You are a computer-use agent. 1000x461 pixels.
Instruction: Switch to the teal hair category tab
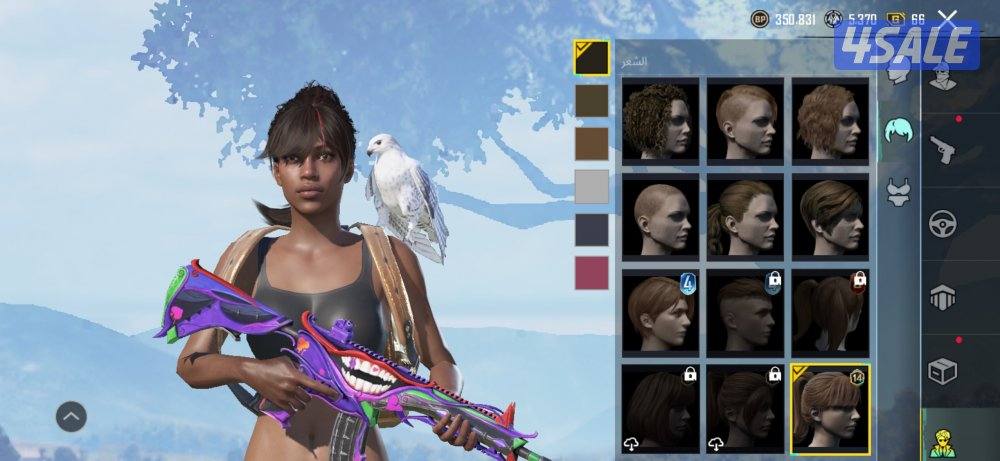tap(899, 128)
